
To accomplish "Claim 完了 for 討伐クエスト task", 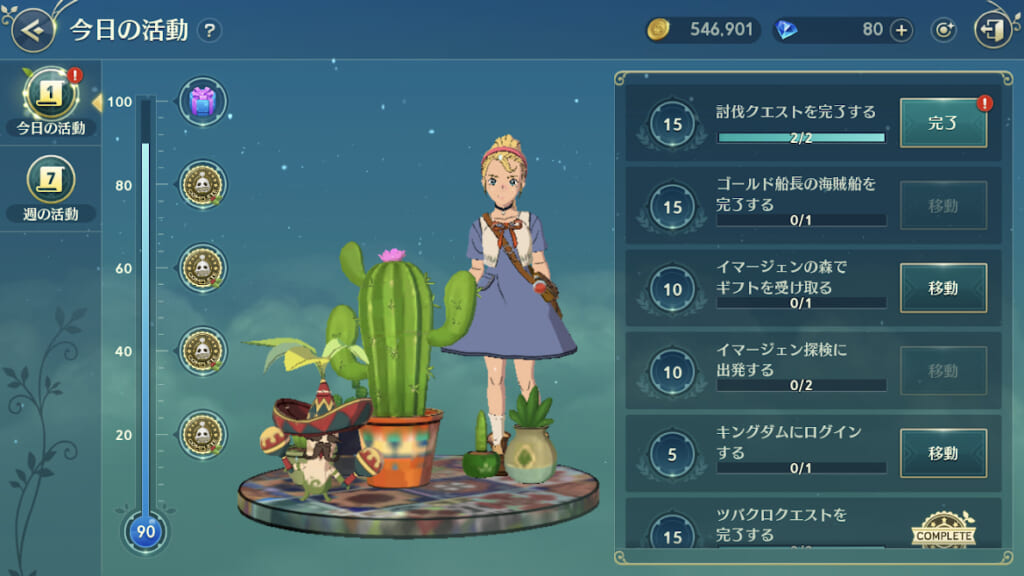I will point(943,123).
